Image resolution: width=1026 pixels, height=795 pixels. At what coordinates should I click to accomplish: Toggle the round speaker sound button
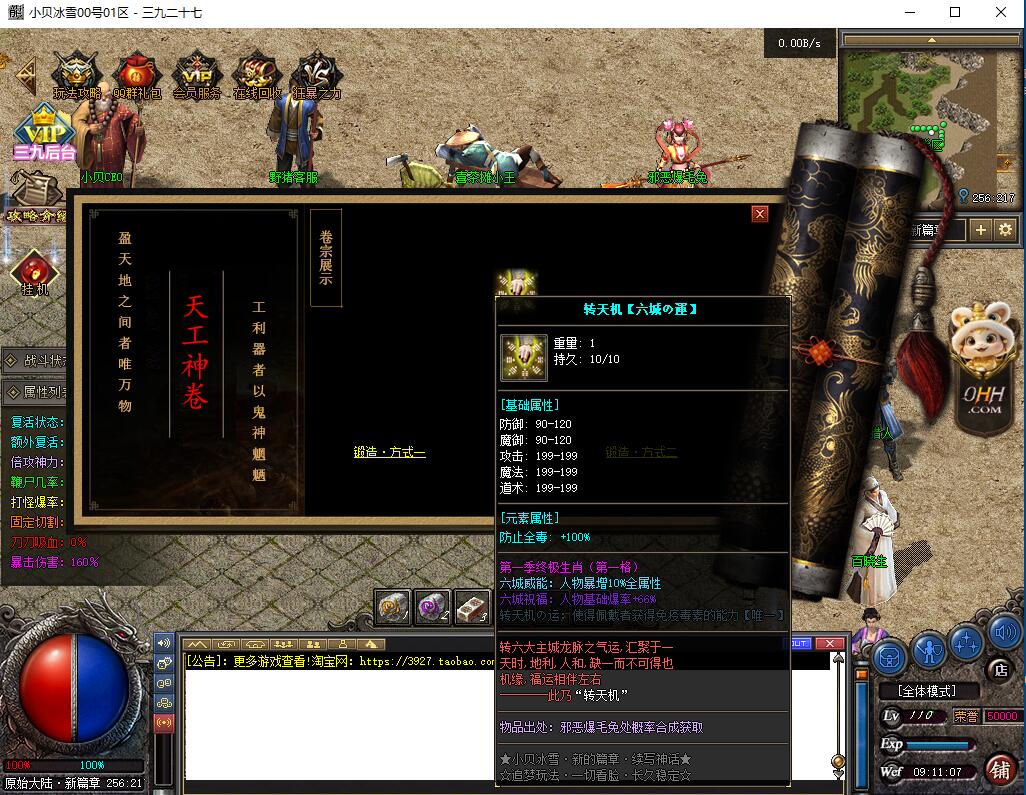1003,633
